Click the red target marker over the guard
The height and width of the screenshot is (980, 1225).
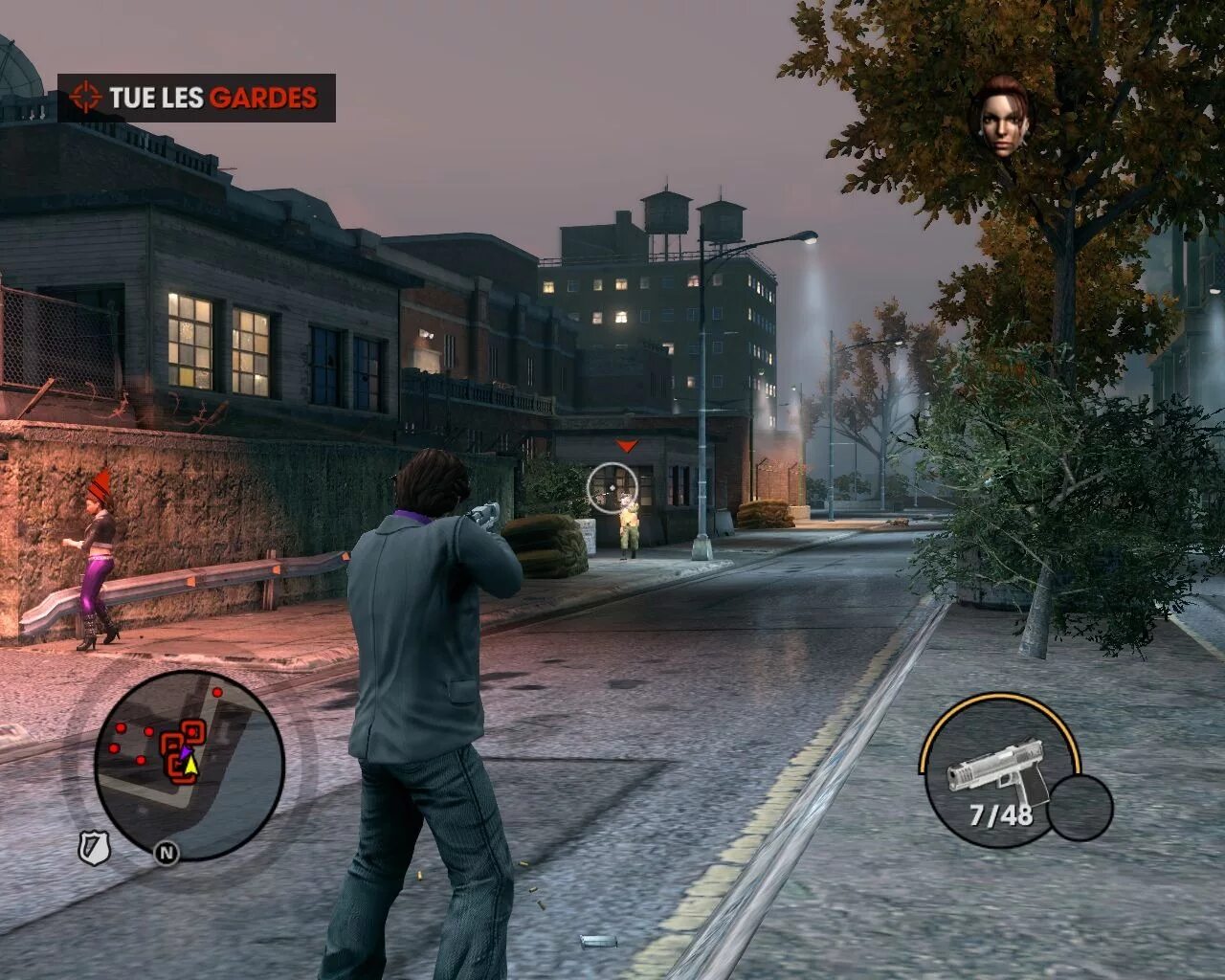click(626, 446)
